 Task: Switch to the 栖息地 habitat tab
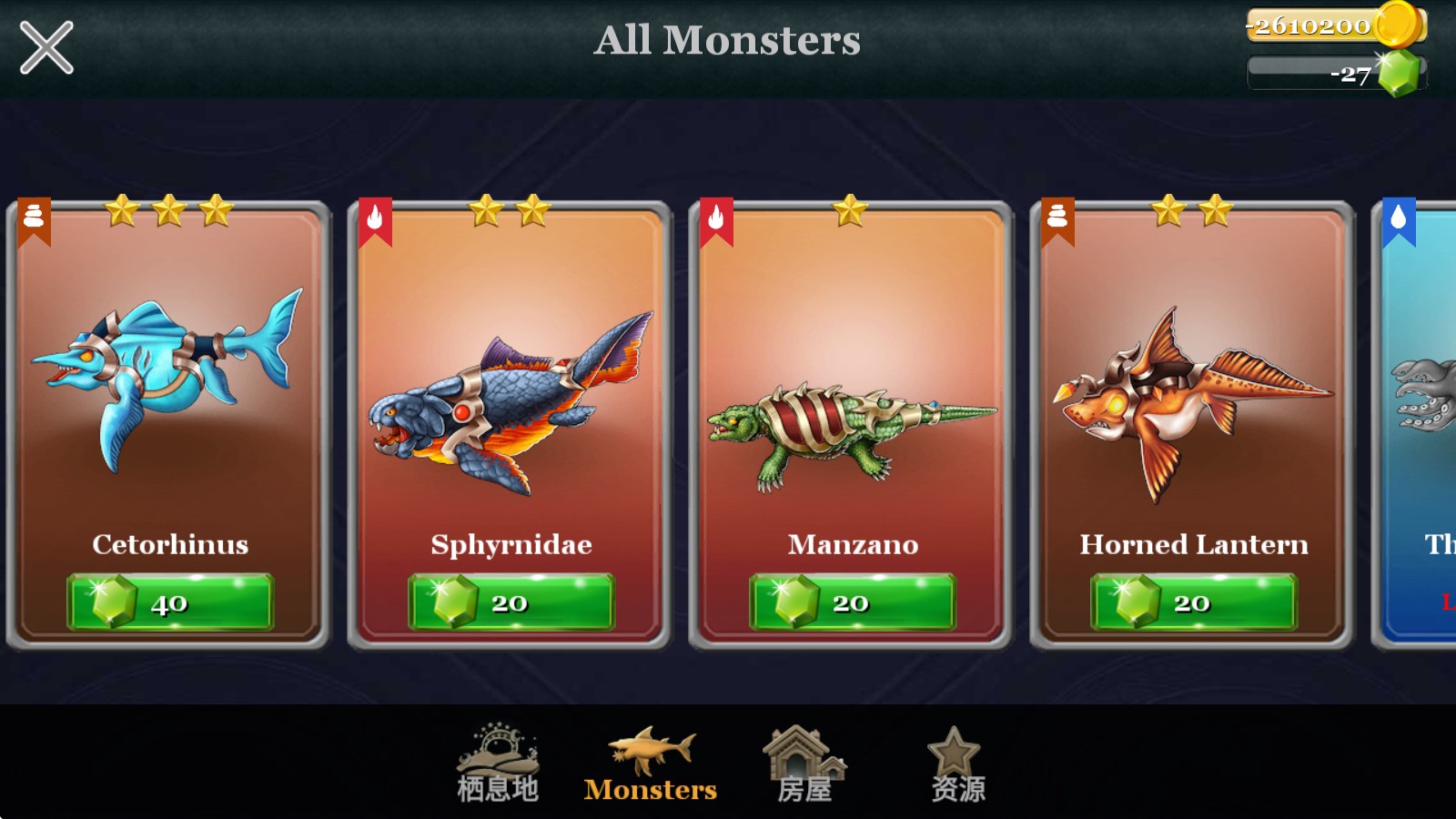tap(498, 764)
